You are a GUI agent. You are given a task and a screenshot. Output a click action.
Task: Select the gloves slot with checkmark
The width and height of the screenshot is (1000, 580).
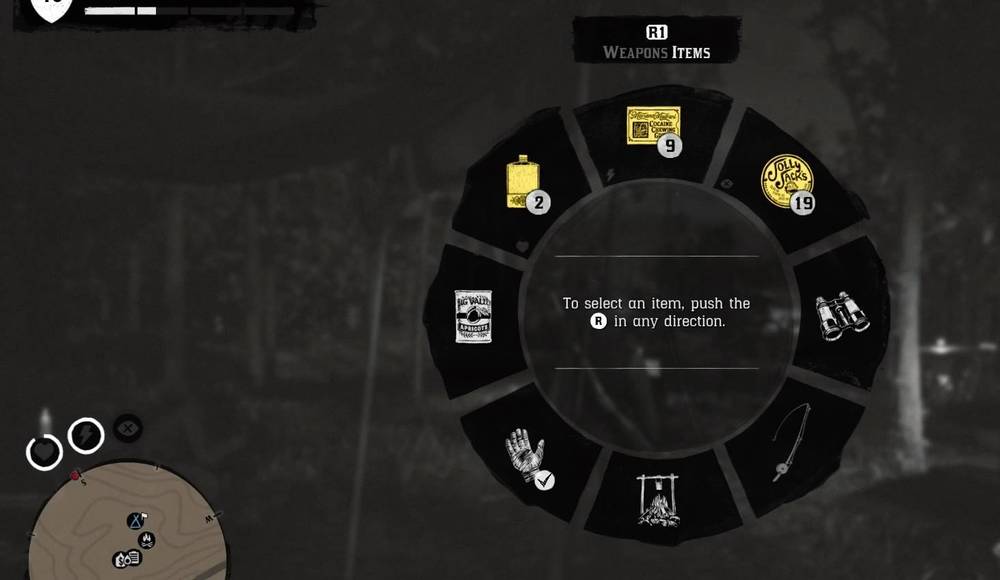click(525, 457)
